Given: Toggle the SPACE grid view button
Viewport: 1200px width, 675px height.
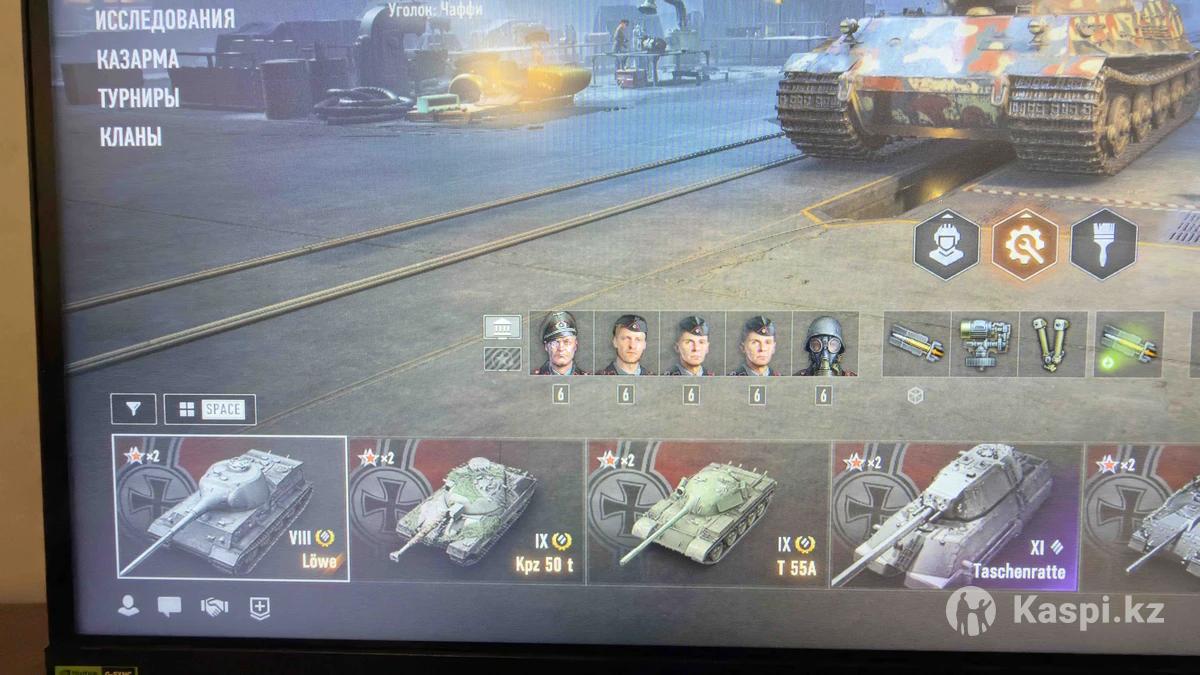Looking at the screenshot, I should tap(210, 409).
